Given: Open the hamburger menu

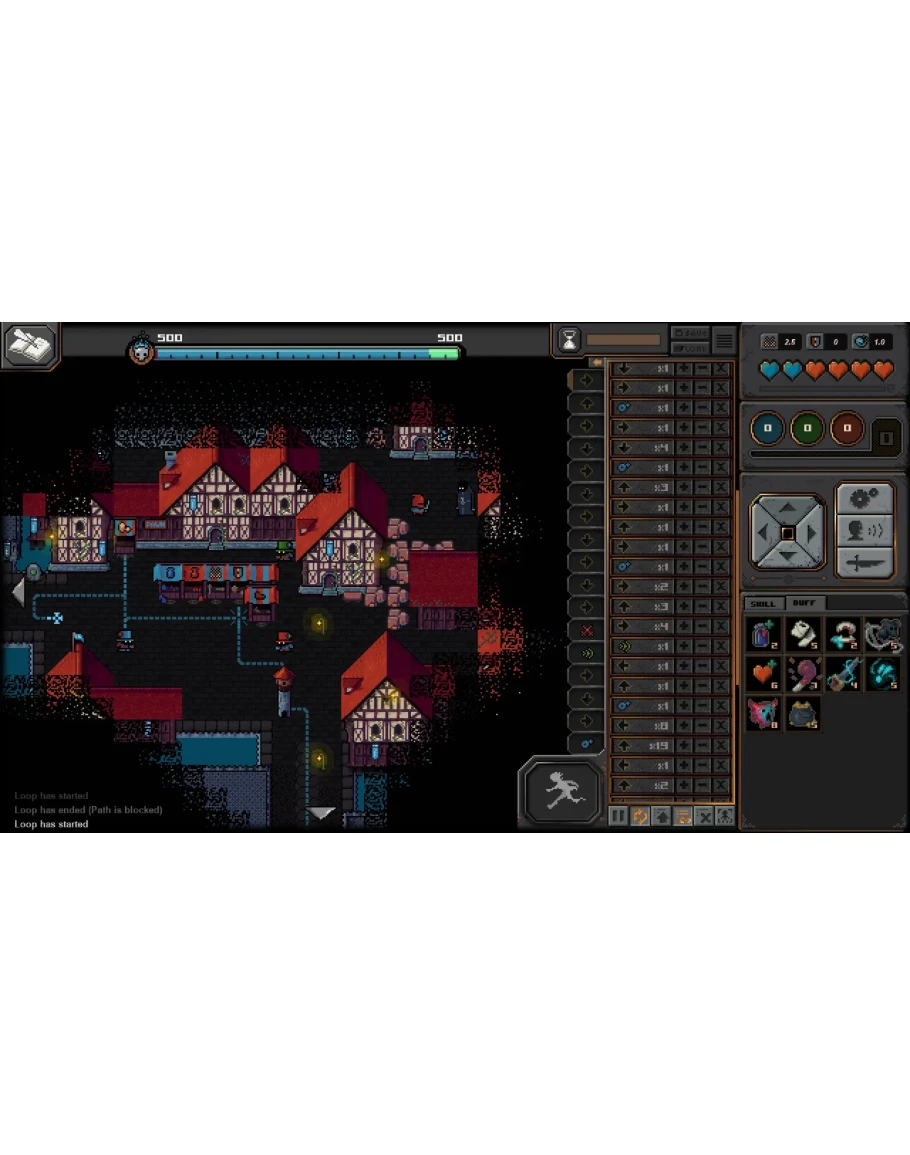Looking at the screenshot, I should (724, 341).
